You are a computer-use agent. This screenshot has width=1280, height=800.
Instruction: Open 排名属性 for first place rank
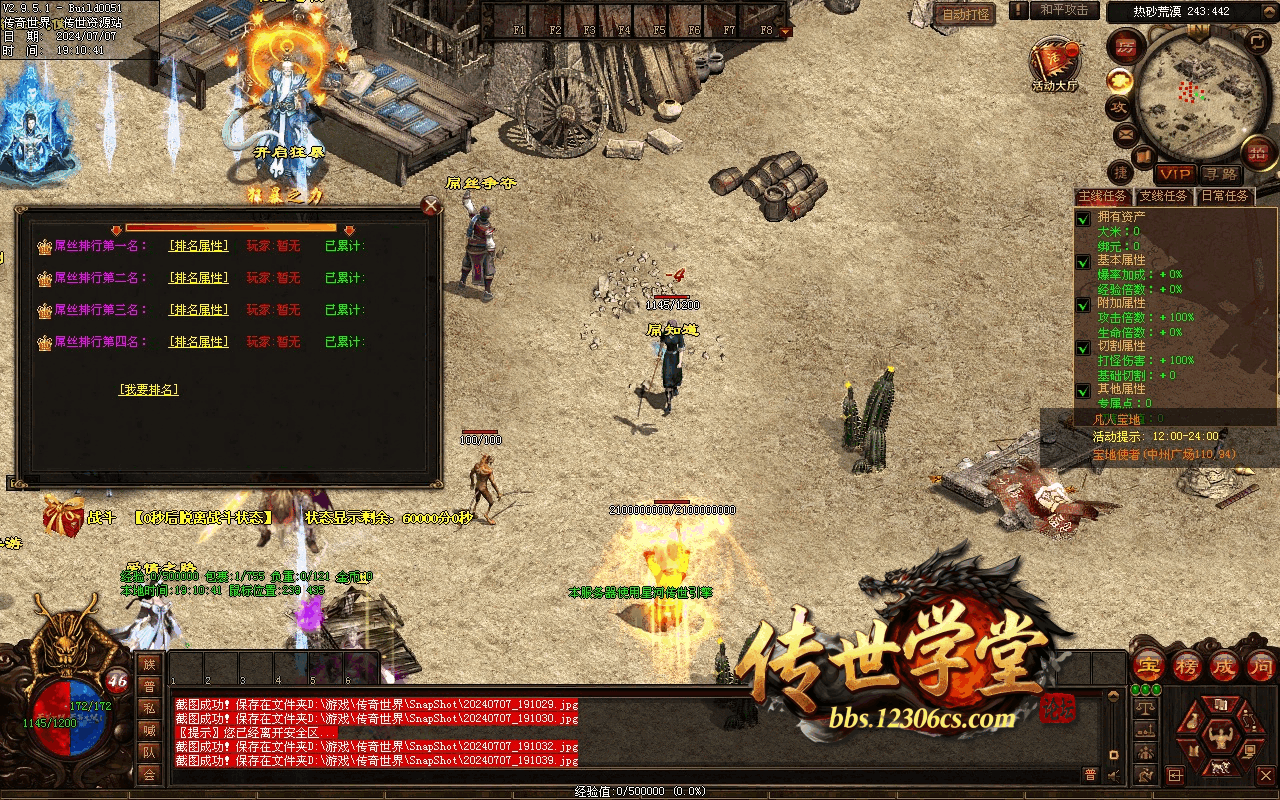(x=198, y=246)
